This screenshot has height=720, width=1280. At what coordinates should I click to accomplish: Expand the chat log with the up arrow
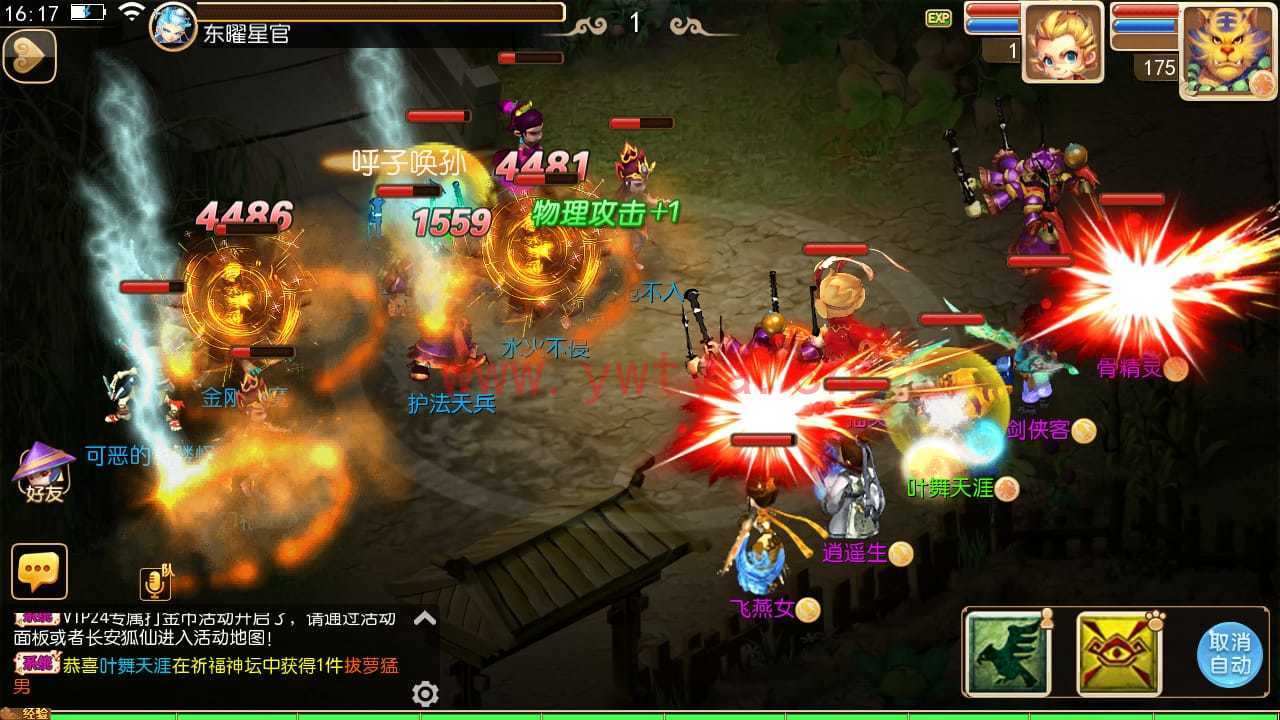tap(425, 618)
